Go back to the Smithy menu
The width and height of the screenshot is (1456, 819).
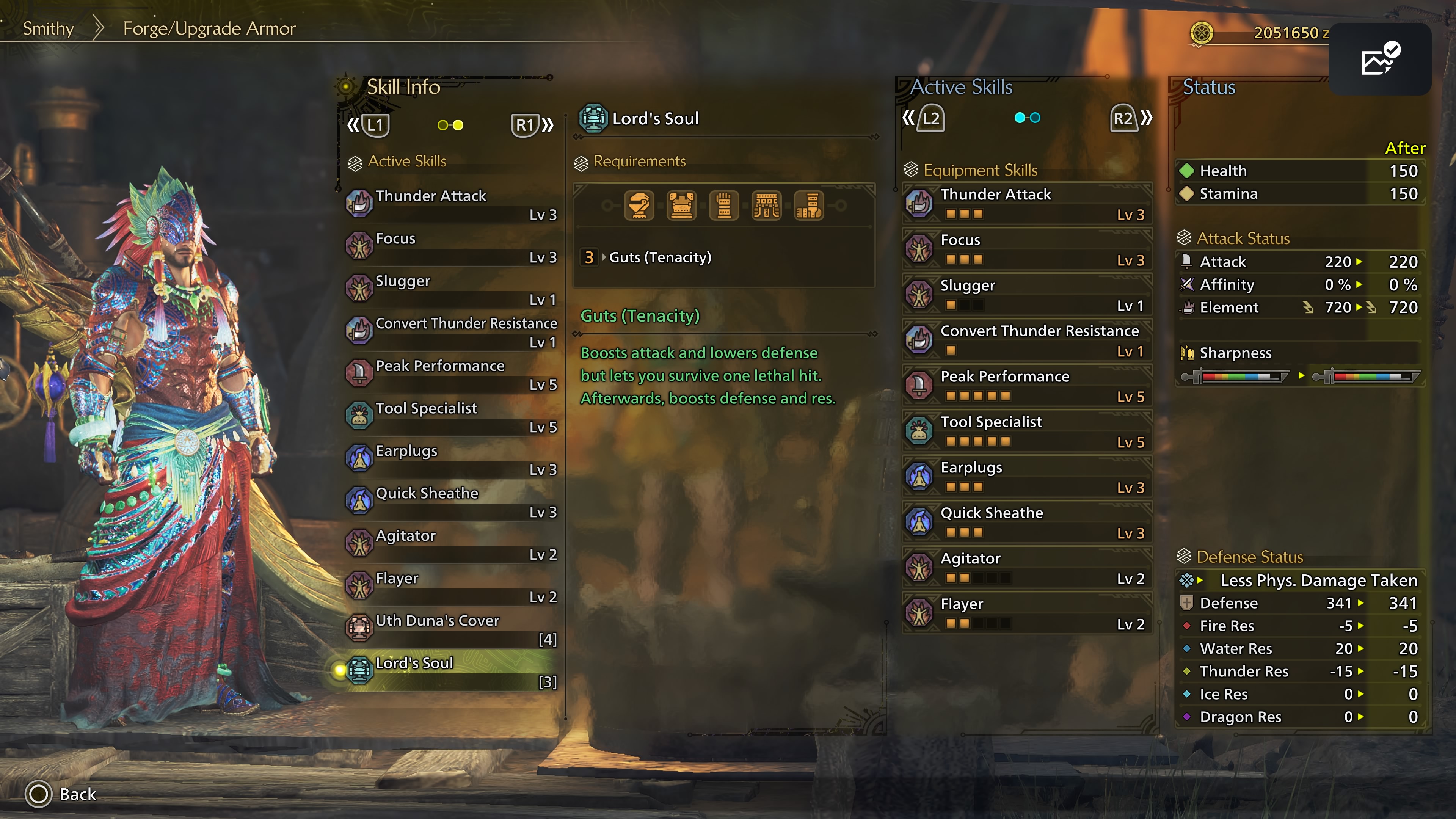[48, 28]
